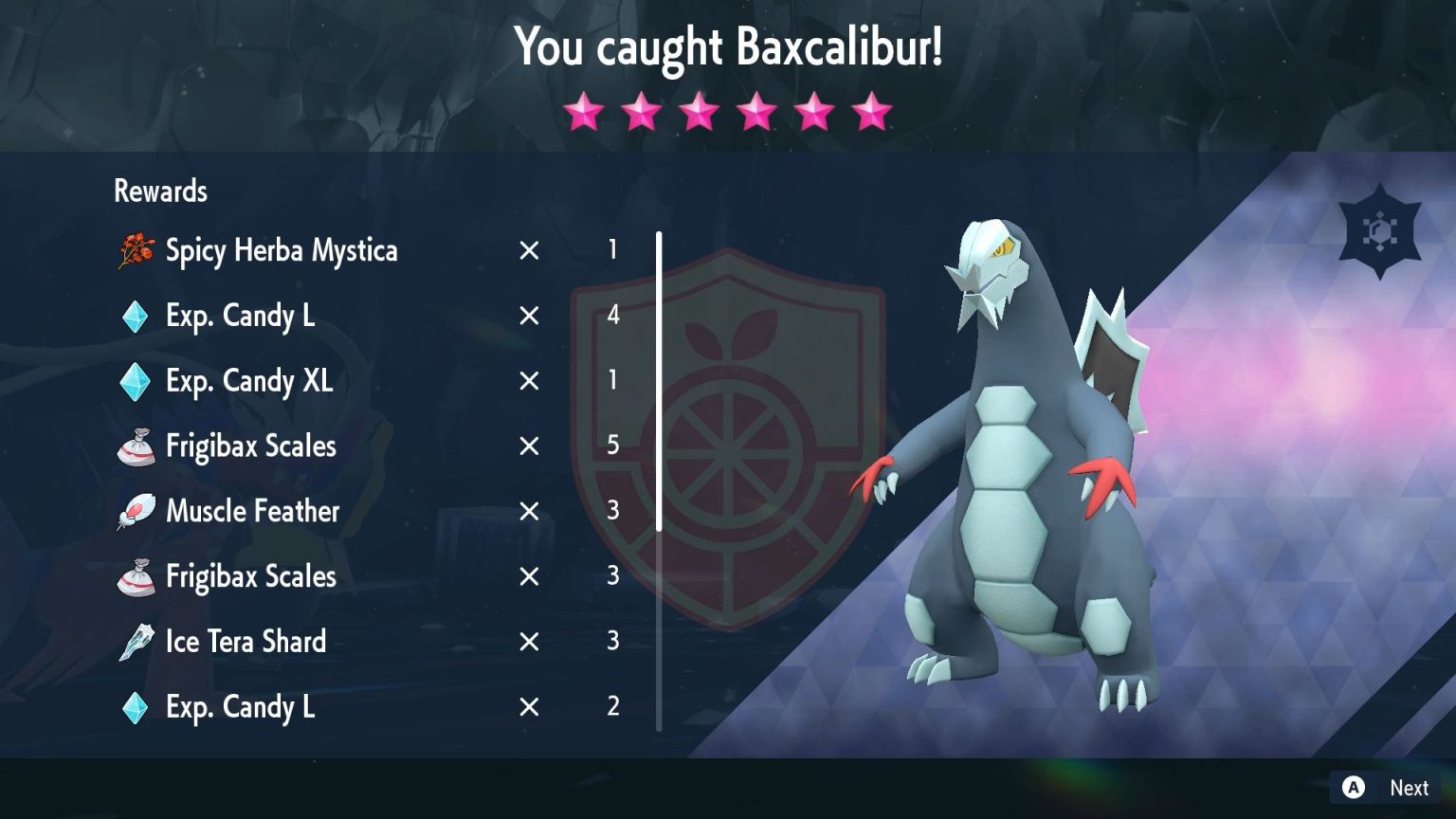
Task: Select the Rewards heading
Action: tap(160, 191)
